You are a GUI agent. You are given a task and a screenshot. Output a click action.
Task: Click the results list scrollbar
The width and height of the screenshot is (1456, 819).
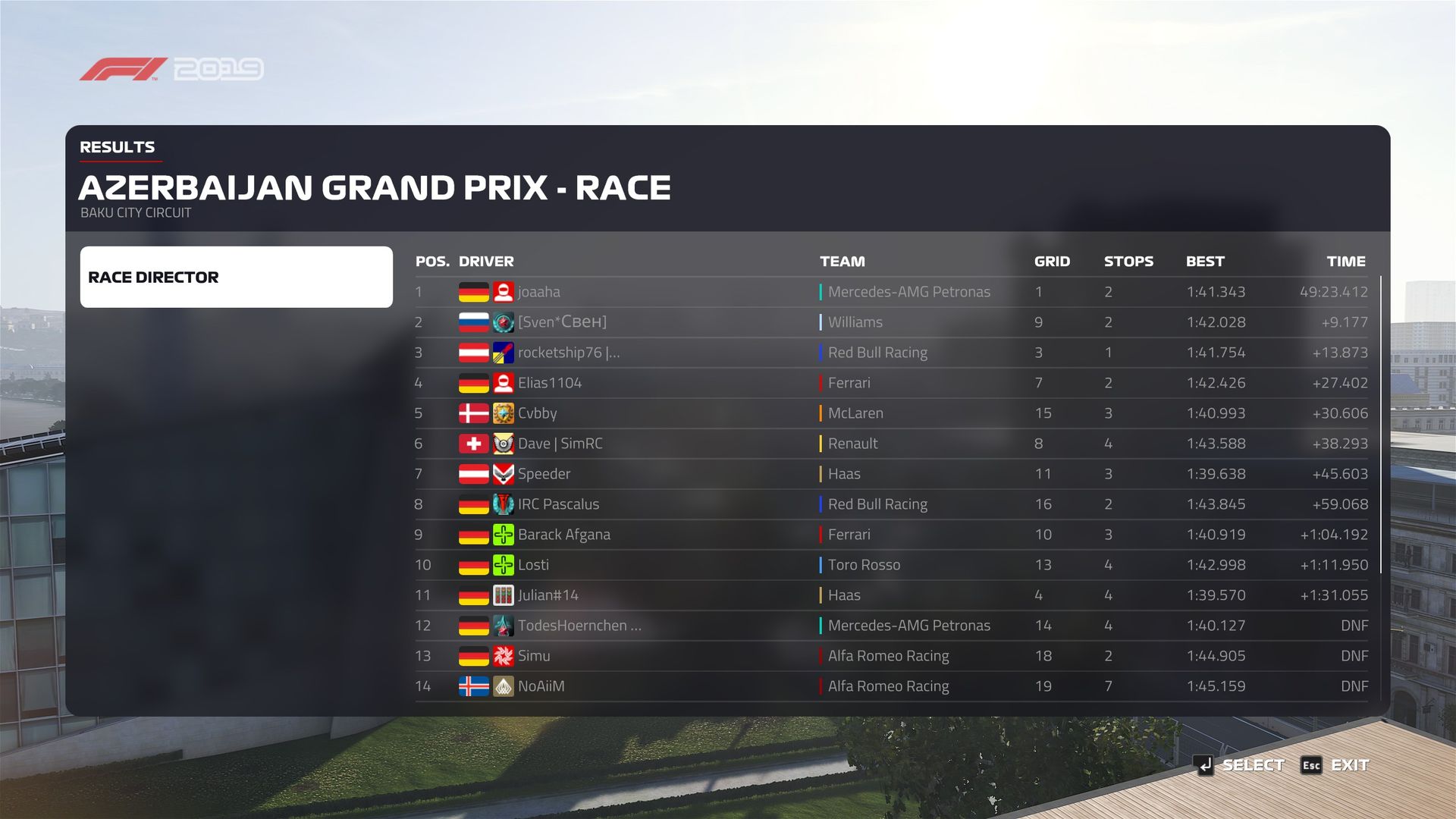[1381, 425]
